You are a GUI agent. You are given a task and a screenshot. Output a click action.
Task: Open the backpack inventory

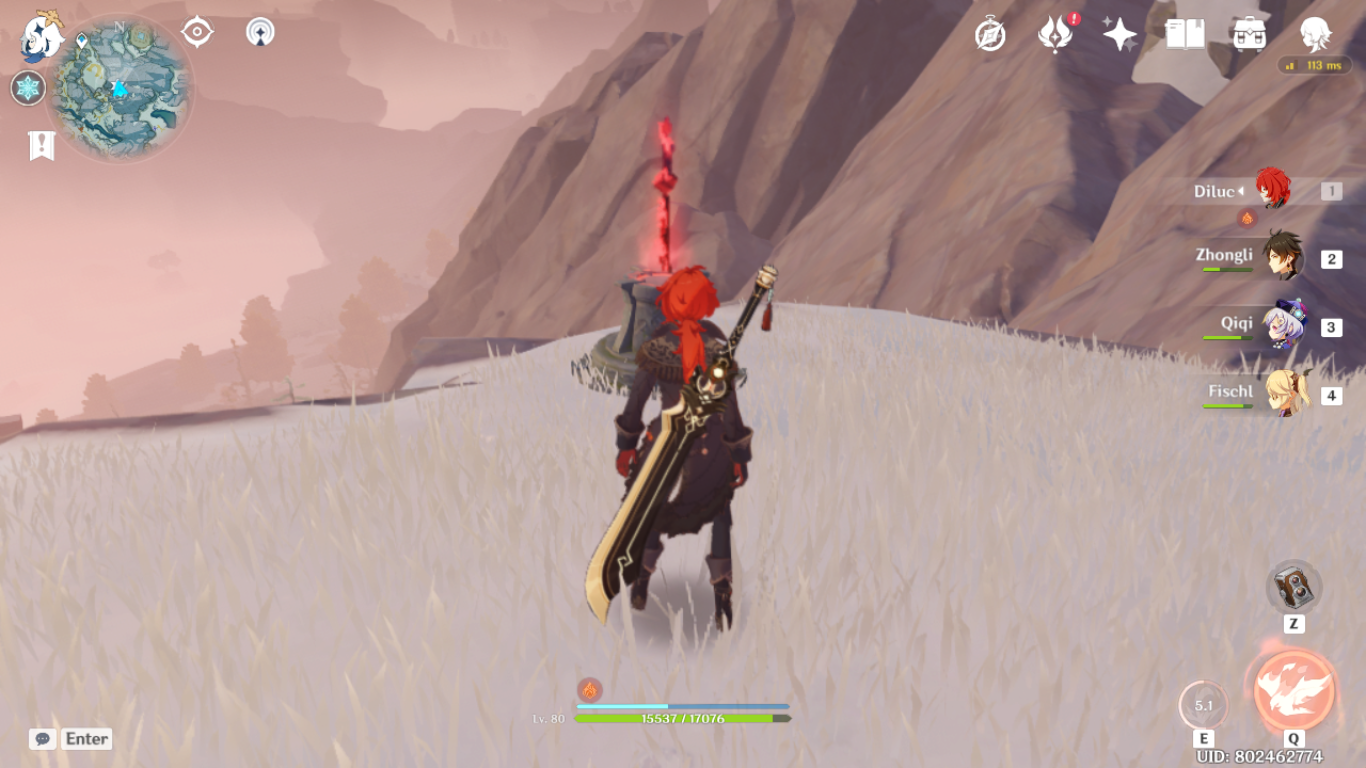(x=1249, y=35)
